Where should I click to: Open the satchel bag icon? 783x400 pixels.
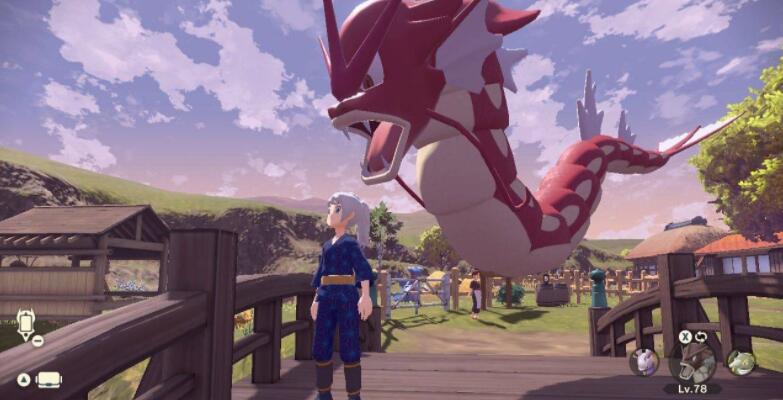[48, 380]
